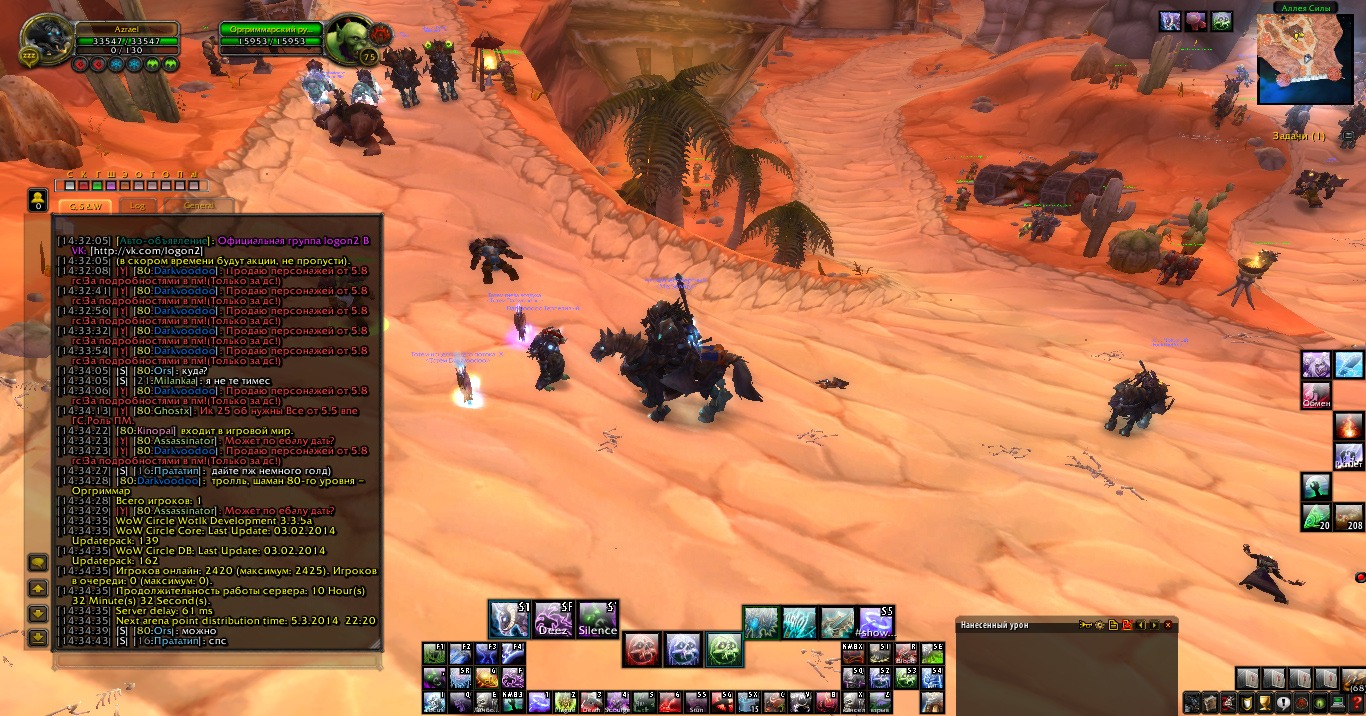Activate the Silence ability
This screenshot has height=716, width=1366.
pos(598,620)
